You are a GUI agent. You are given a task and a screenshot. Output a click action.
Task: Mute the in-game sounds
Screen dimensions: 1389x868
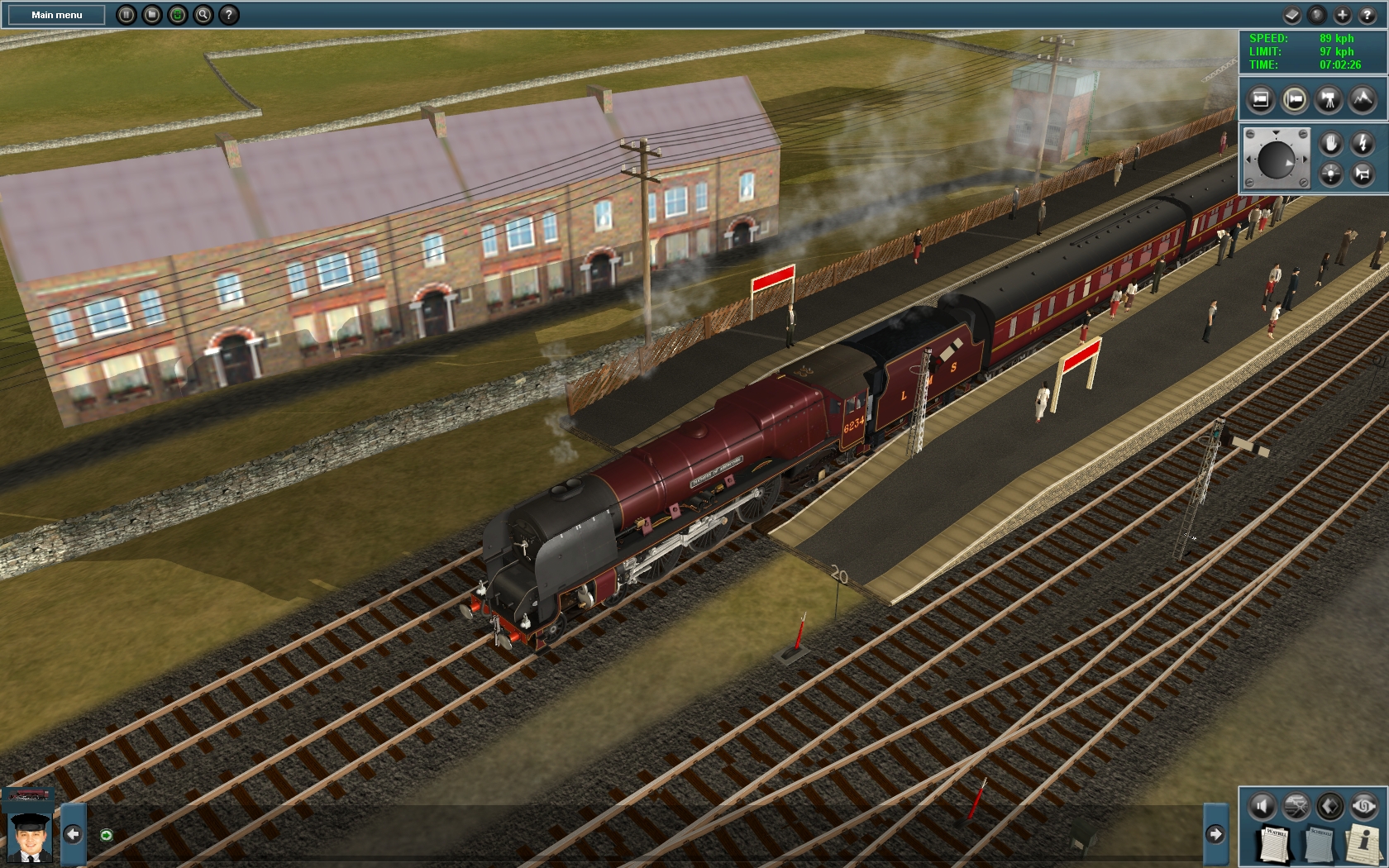pos(1262,804)
